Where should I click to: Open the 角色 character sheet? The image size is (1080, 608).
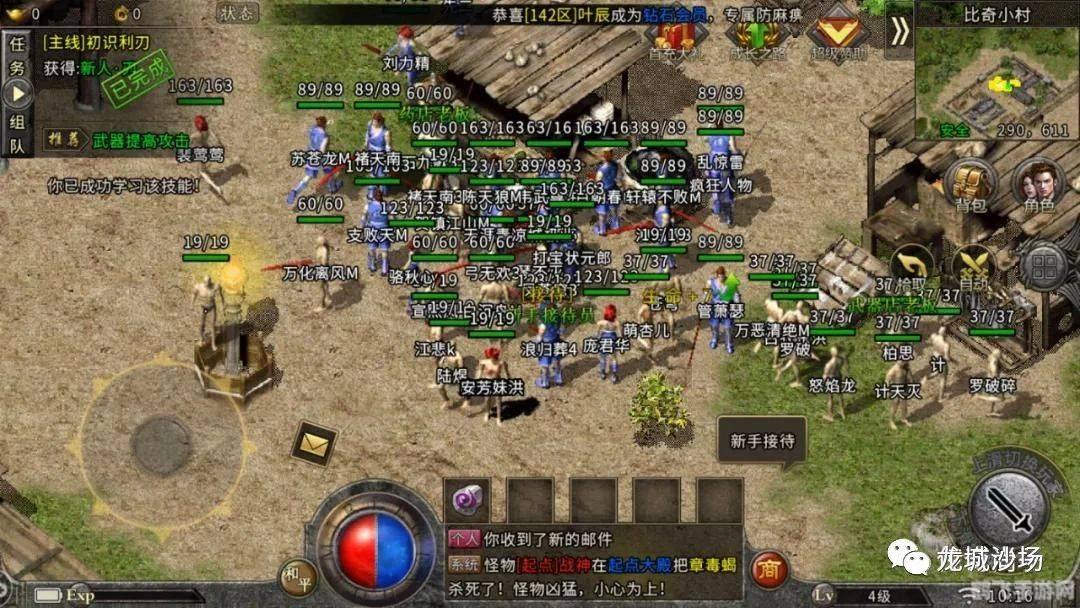pyautogui.click(x=1038, y=184)
